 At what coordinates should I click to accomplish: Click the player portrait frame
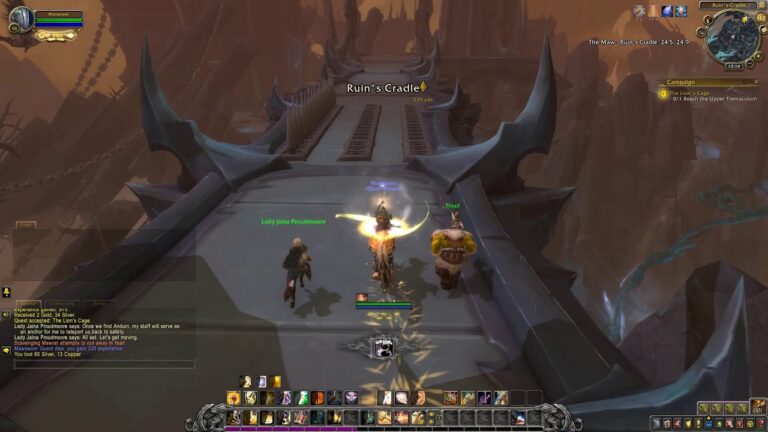pos(20,18)
